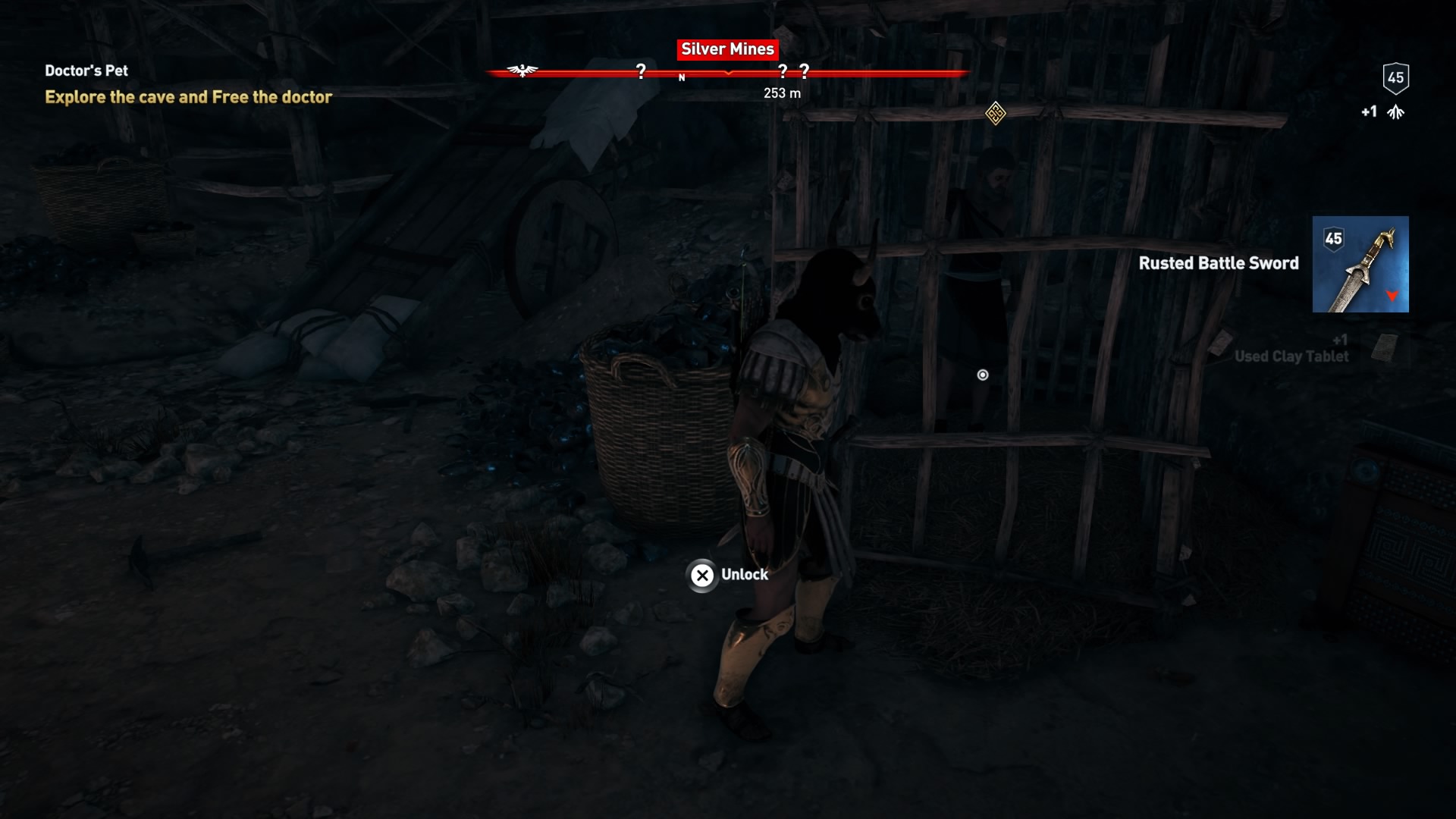
Task: Click the compass notch below Silver Mines
Action: 728,74
